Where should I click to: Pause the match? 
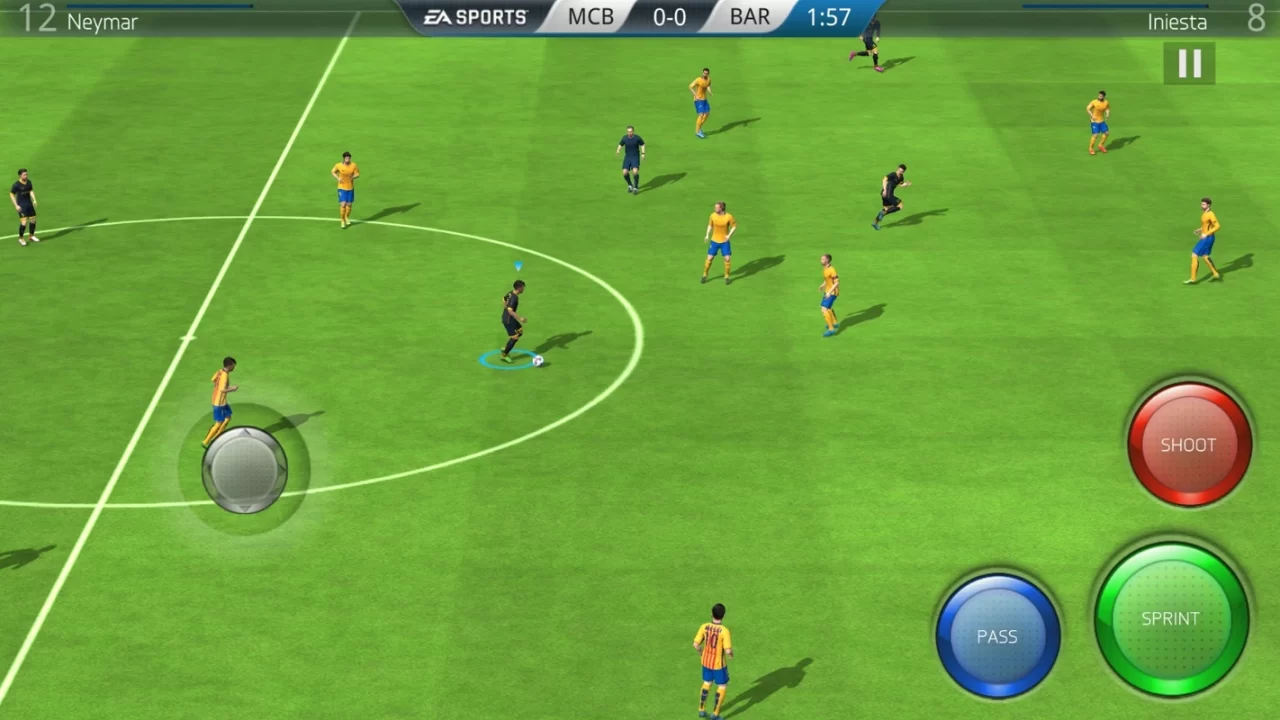[1189, 63]
